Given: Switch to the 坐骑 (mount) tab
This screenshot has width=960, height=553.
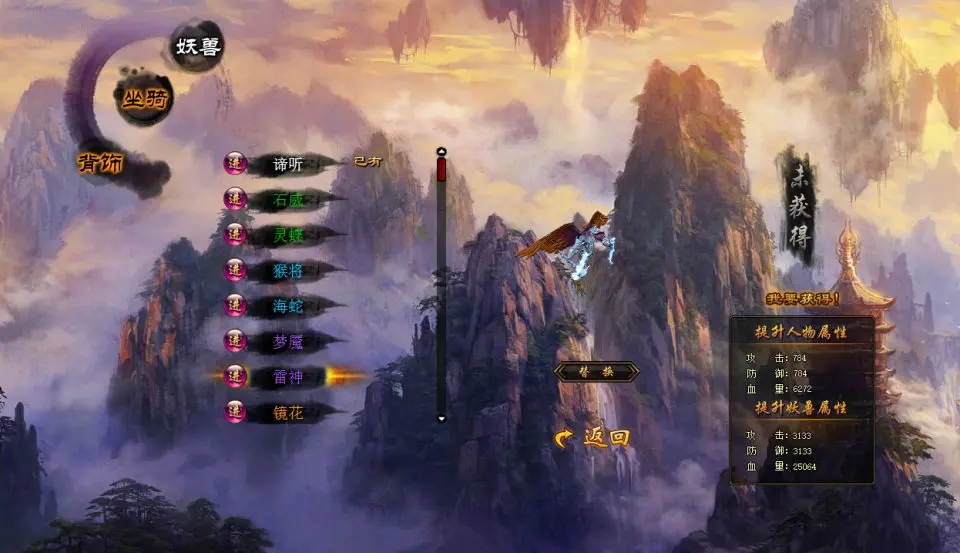Looking at the screenshot, I should (144, 99).
